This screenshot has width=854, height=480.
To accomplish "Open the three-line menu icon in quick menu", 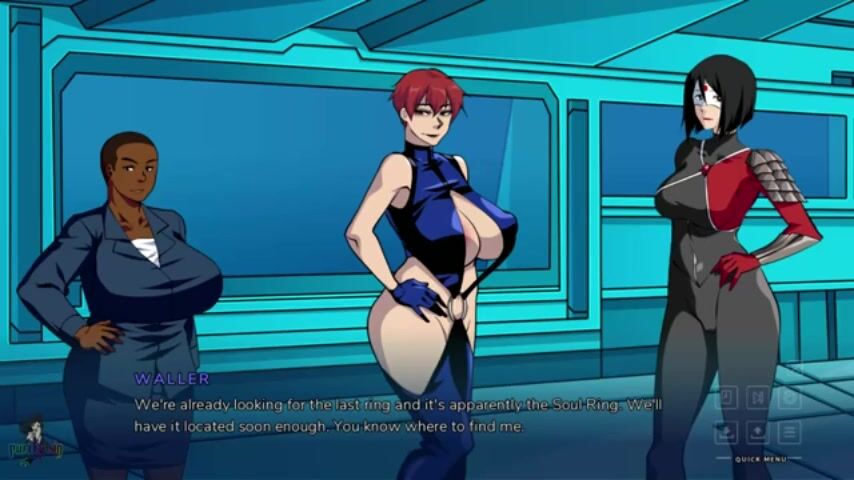I will pos(790,432).
